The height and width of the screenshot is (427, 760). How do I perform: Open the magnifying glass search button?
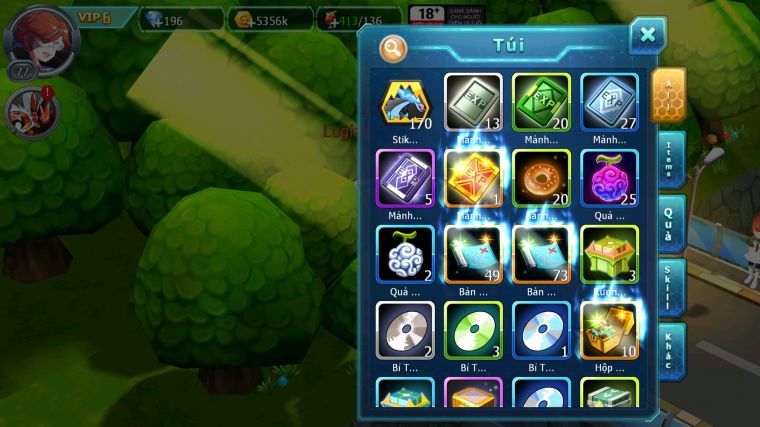pyautogui.click(x=393, y=47)
